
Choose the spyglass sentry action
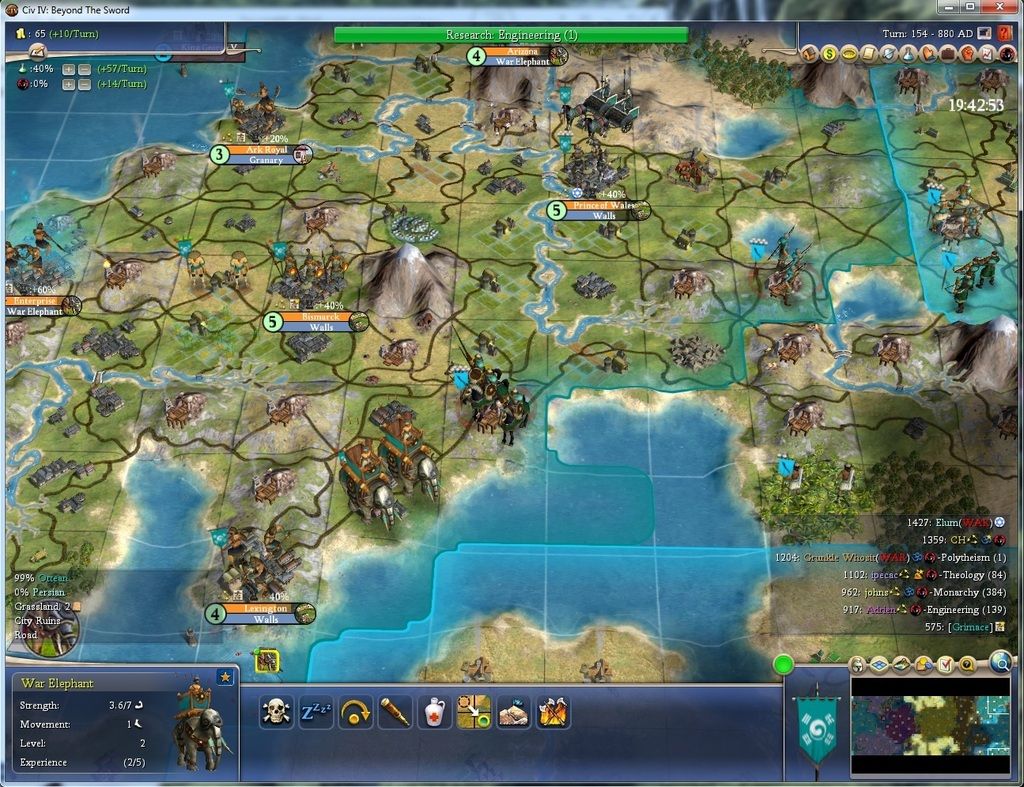[x=395, y=711]
